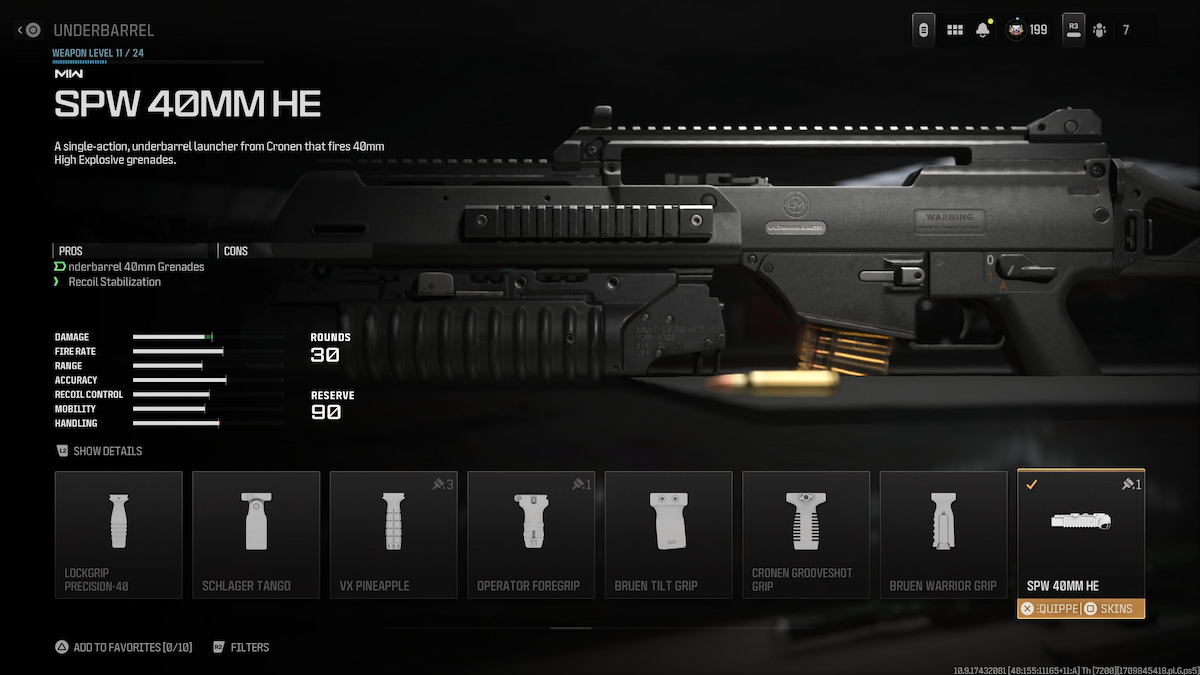
Task: Open the social party icon
Action: pyautogui.click(x=1100, y=30)
